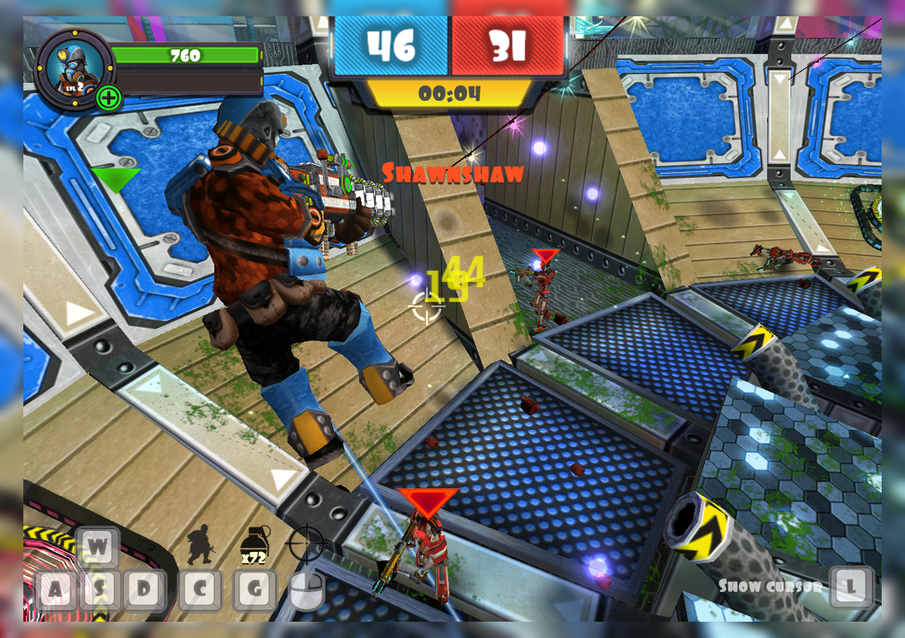Click the crosshair aim icon

tap(305, 542)
